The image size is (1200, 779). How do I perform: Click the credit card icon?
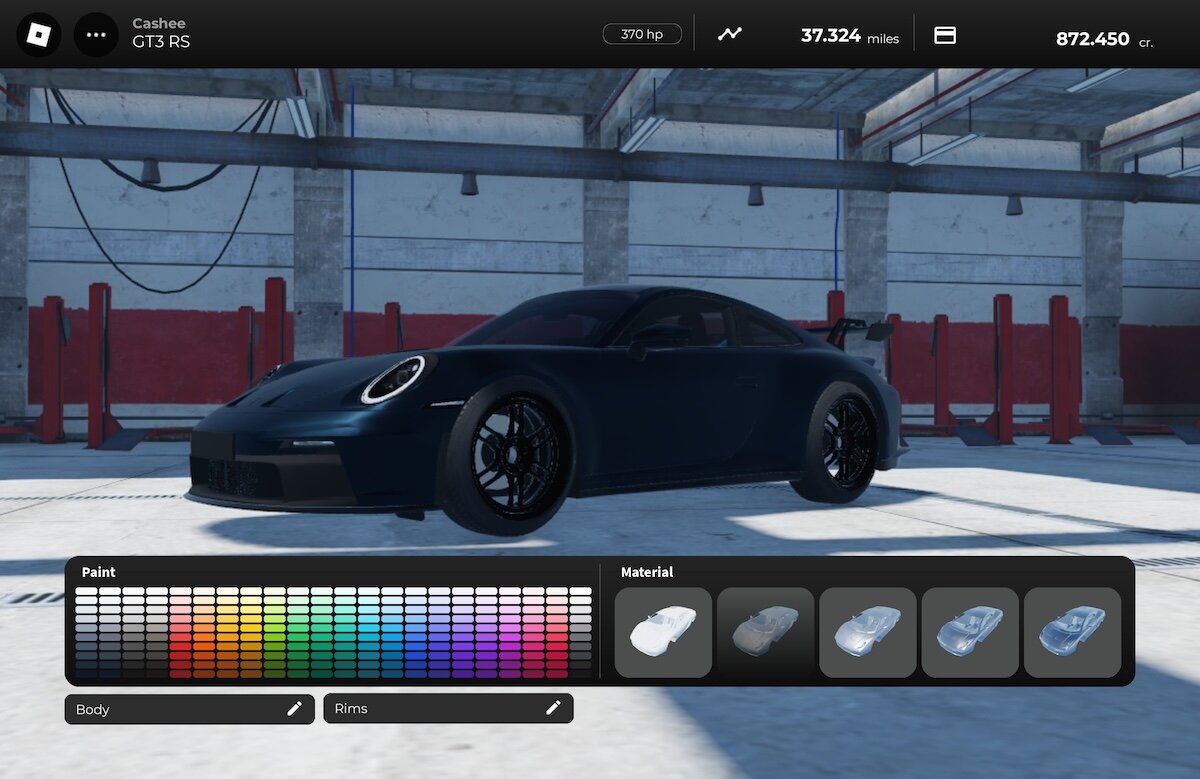945,35
